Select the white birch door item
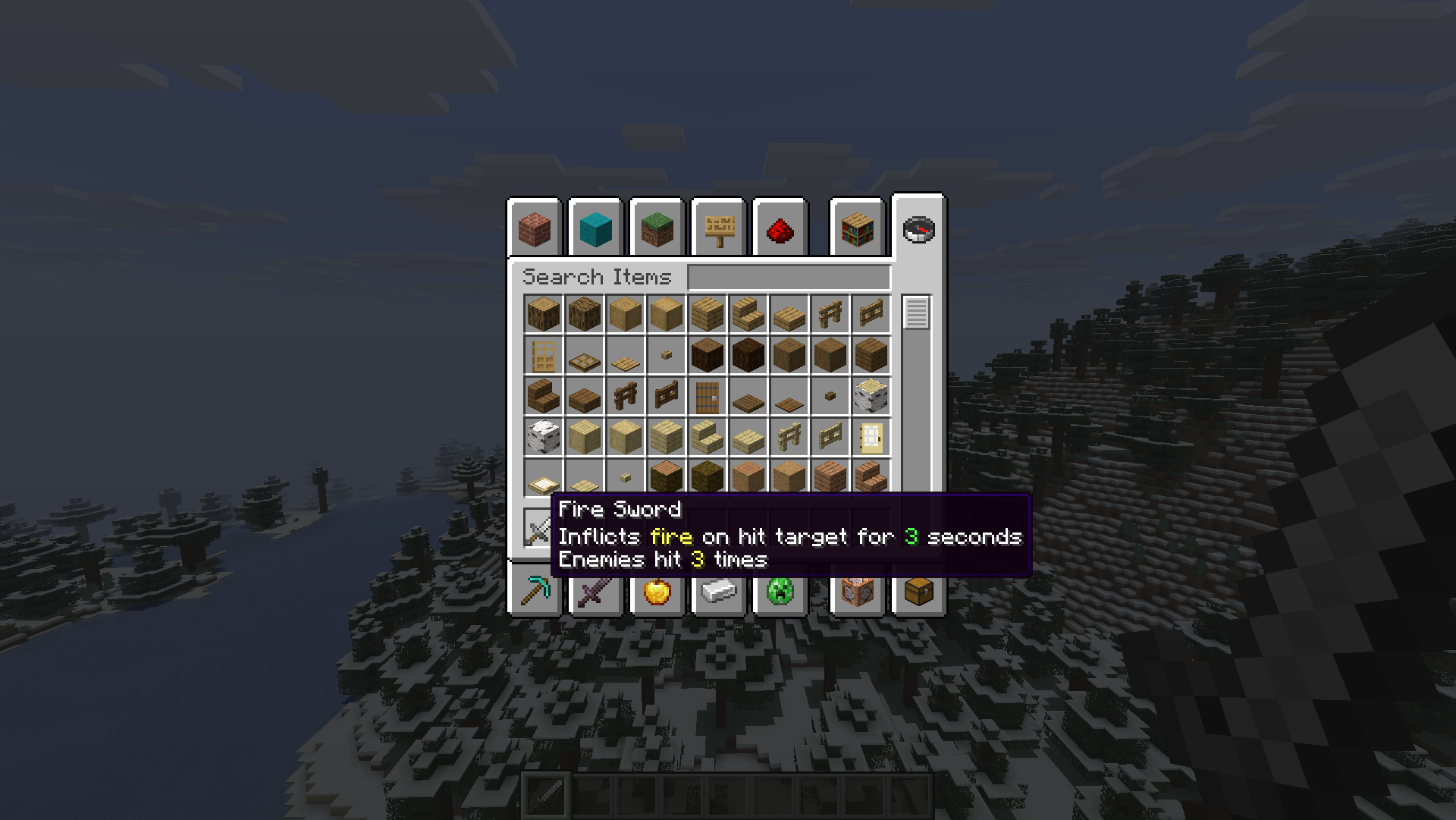 [x=871, y=438]
